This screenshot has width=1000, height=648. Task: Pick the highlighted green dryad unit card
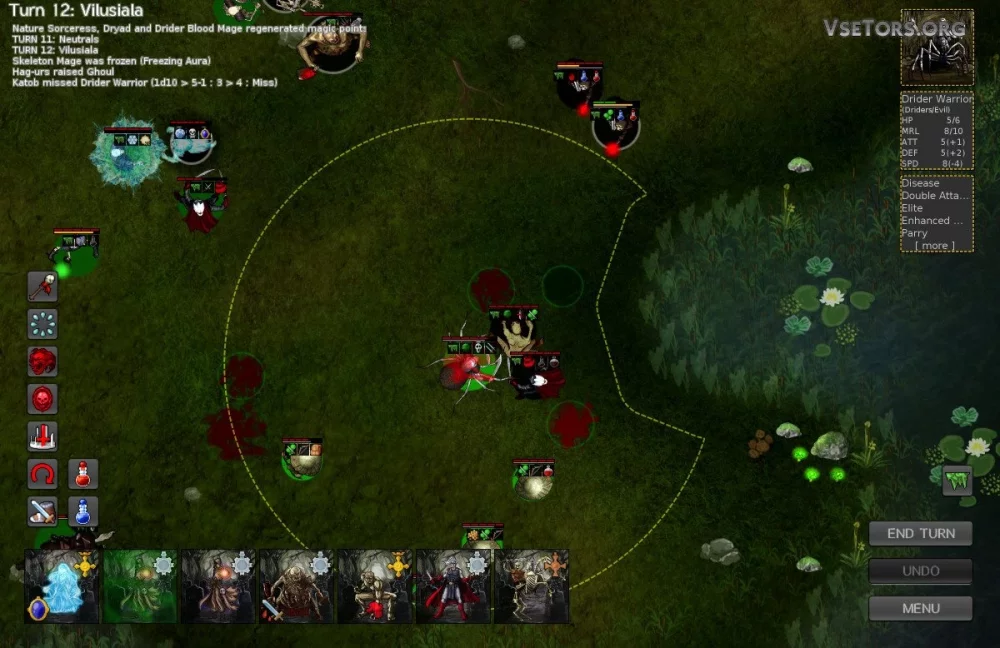click(x=140, y=587)
